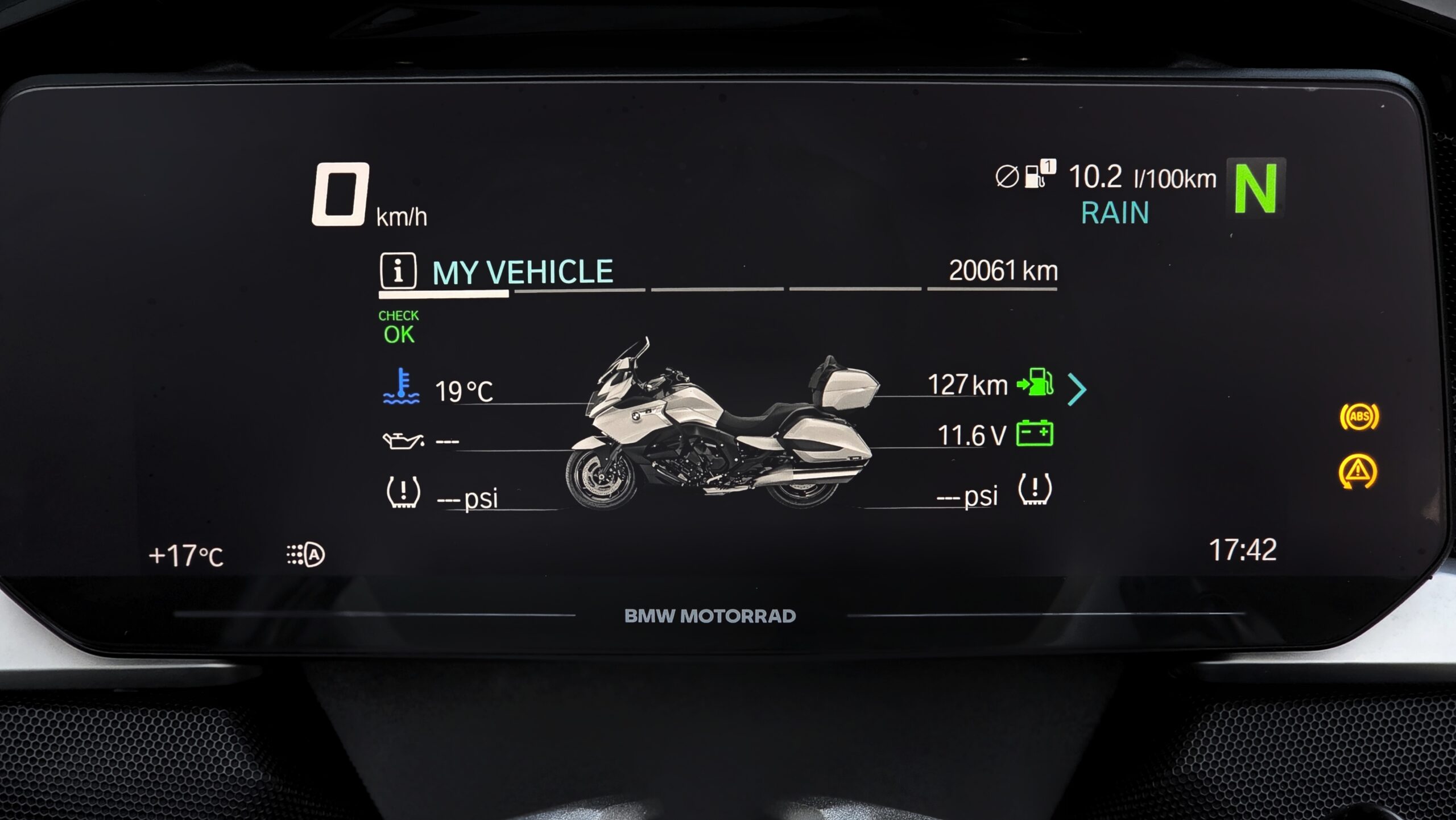The width and height of the screenshot is (1456, 820).
Task: Click the engine oil can icon
Action: [x=403, y=440]
